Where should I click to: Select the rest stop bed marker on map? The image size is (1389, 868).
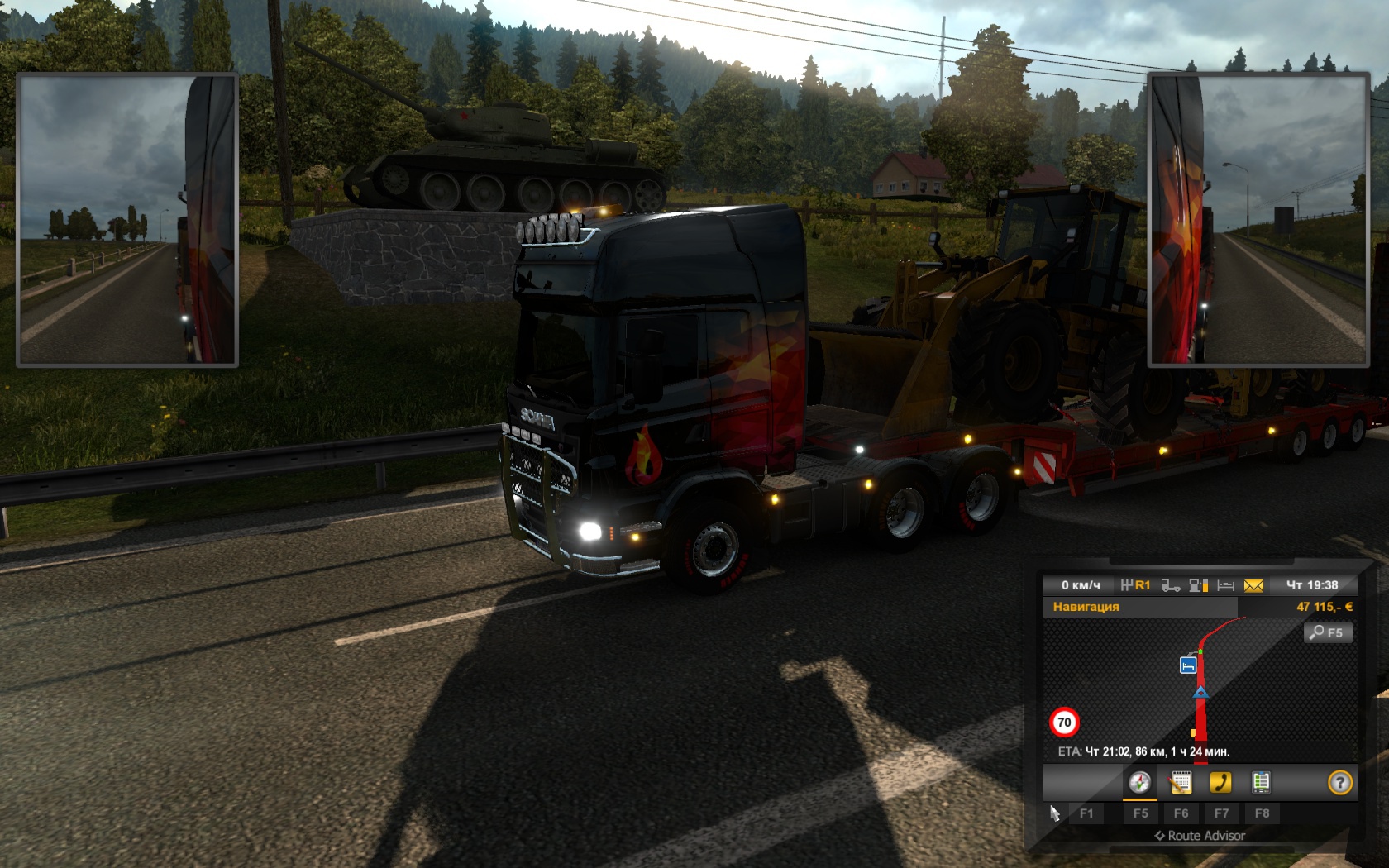click(1188, 665)
